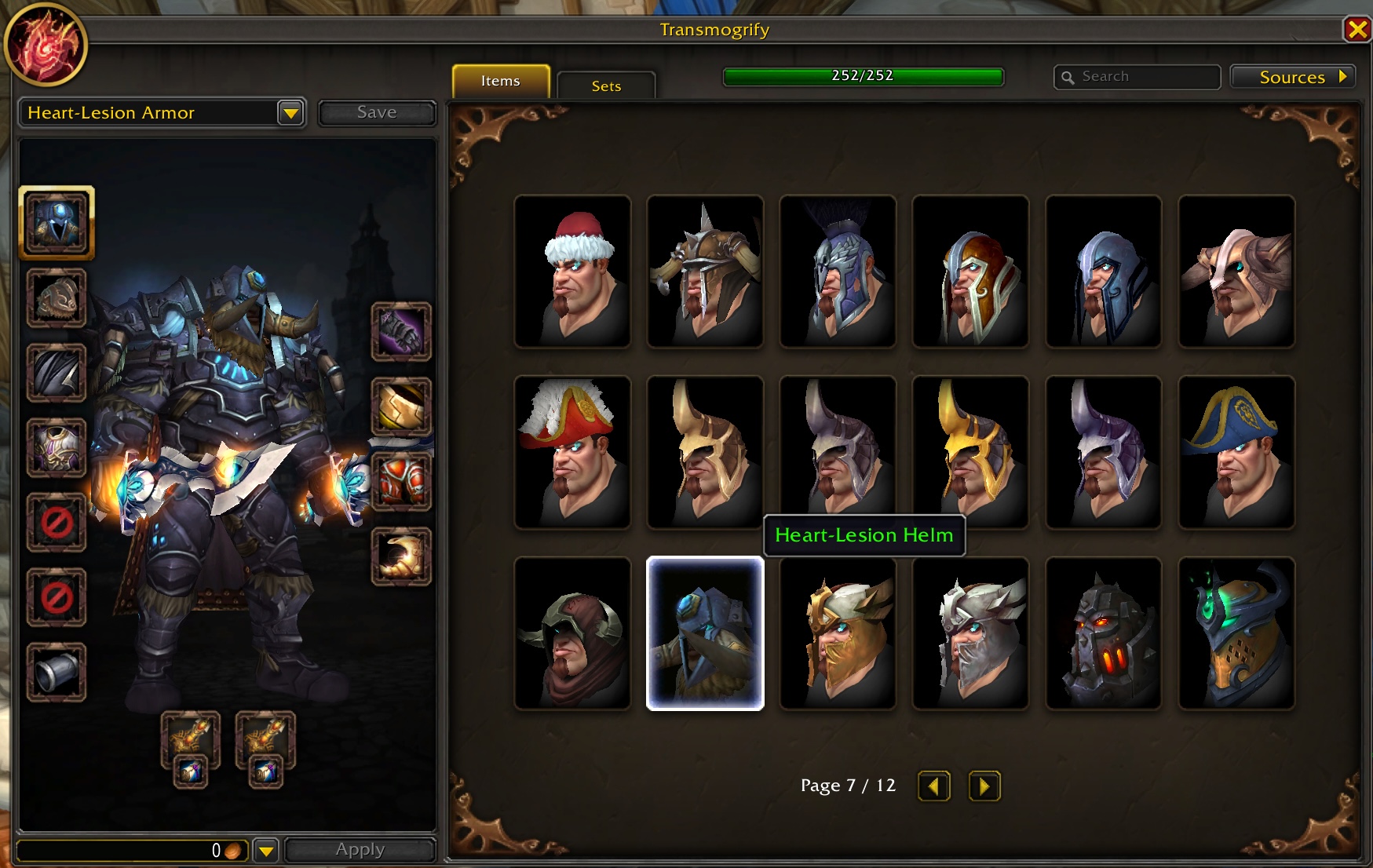Open the Sources filter menu
Screen dimensions: 1373x868
tap(1293, 77)
